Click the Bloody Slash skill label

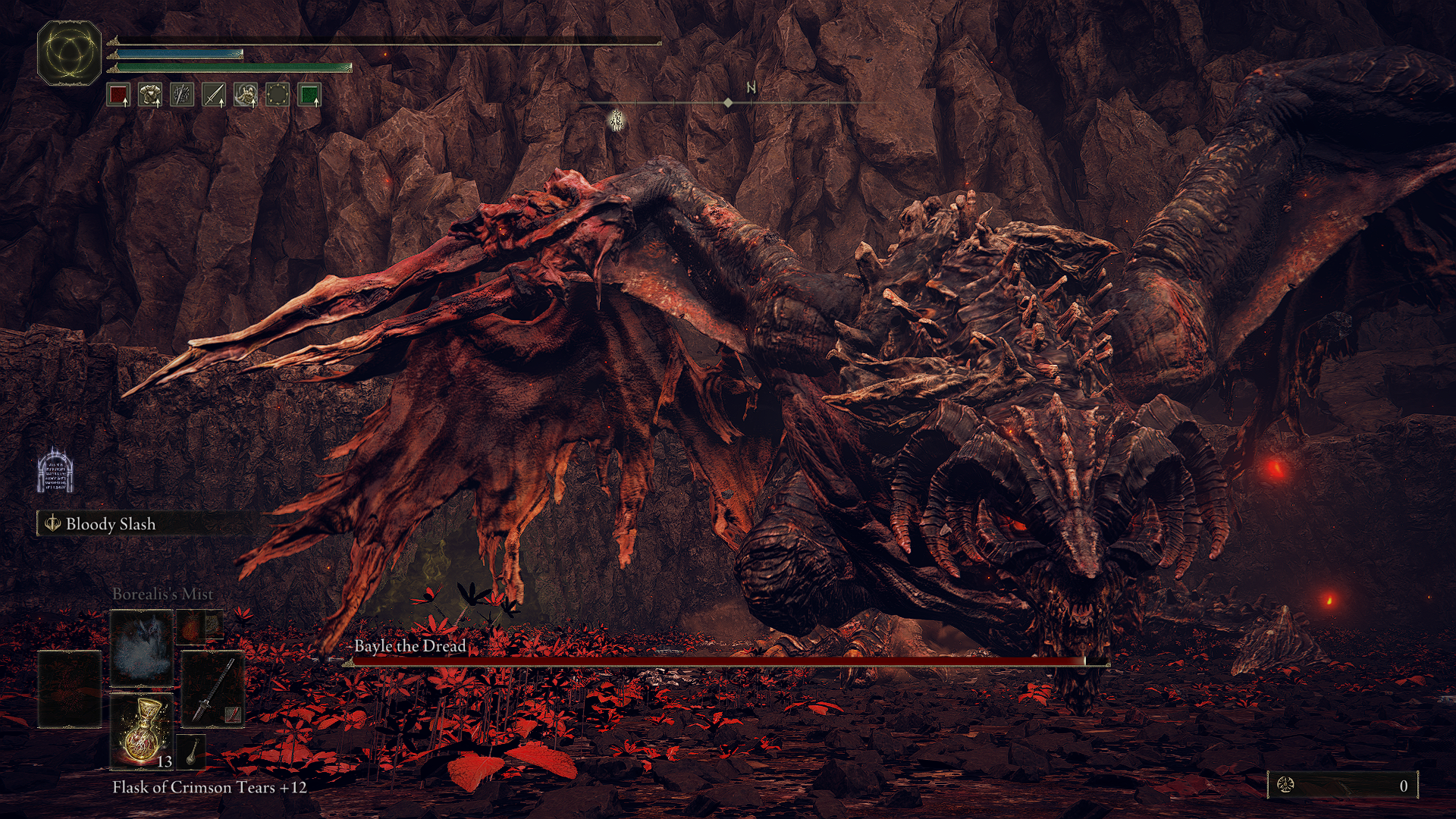coord(110,524)
